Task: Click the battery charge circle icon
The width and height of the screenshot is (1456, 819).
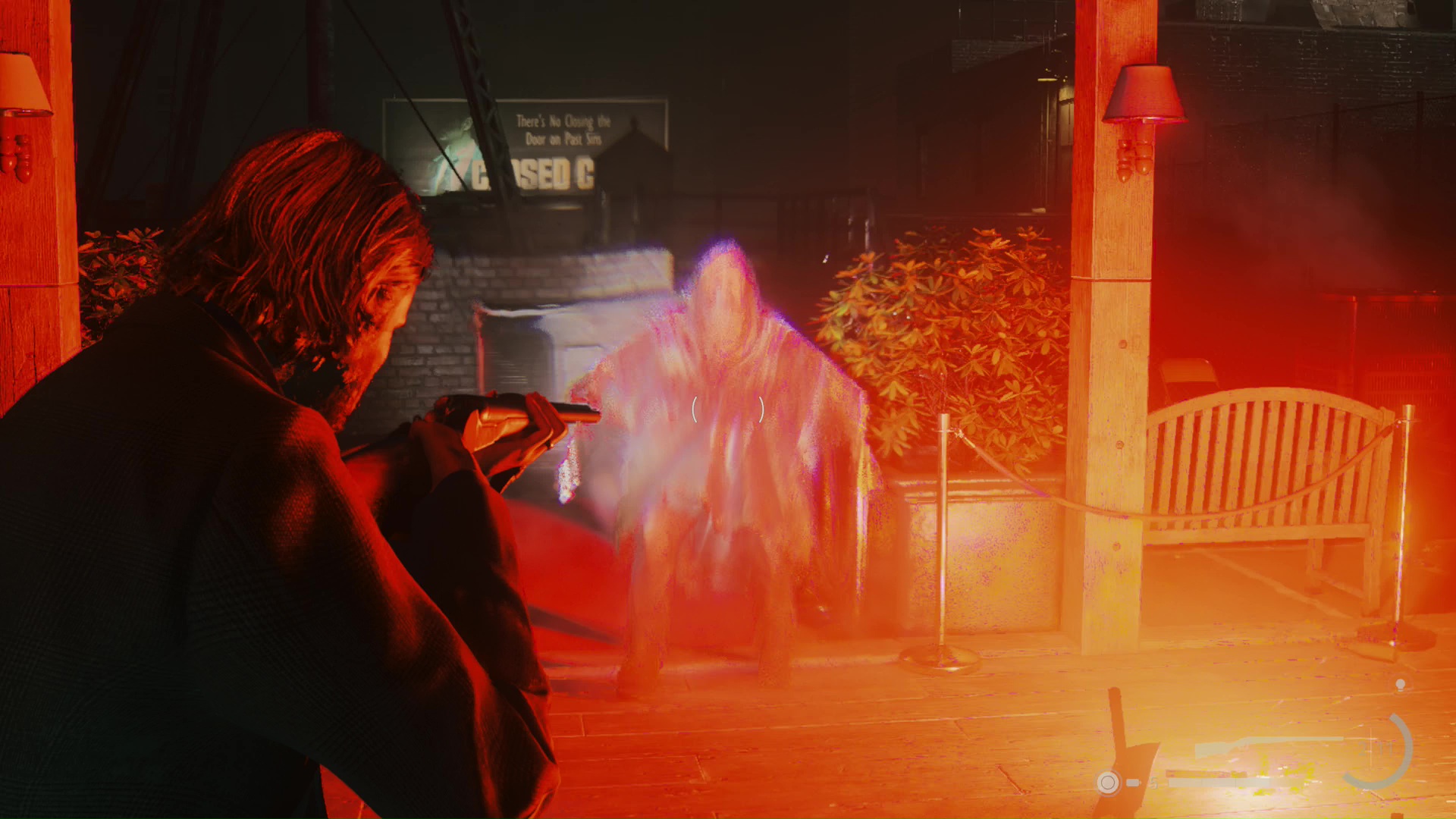Action: click(x=1109, y=783)
